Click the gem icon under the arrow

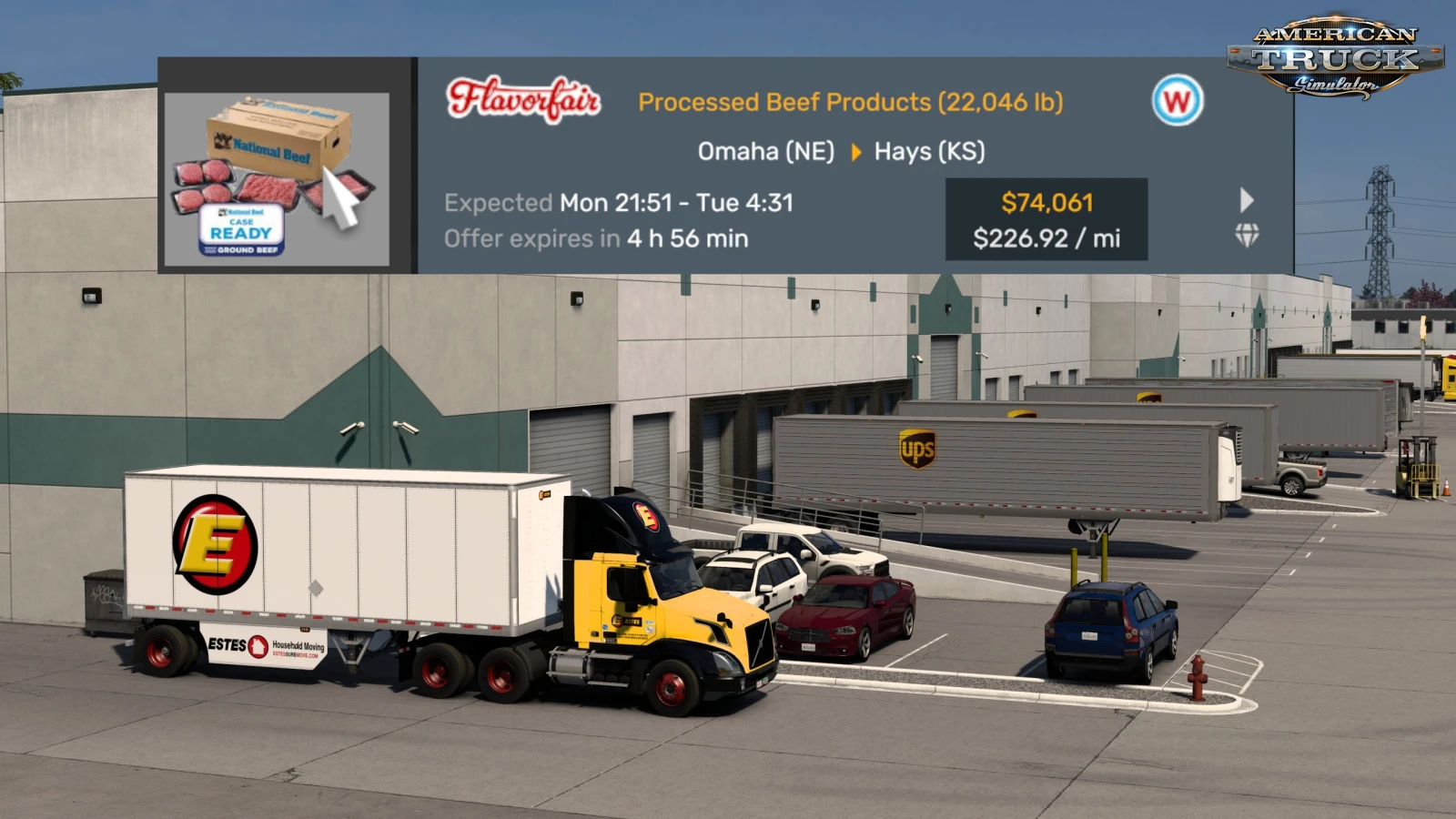1247,236
